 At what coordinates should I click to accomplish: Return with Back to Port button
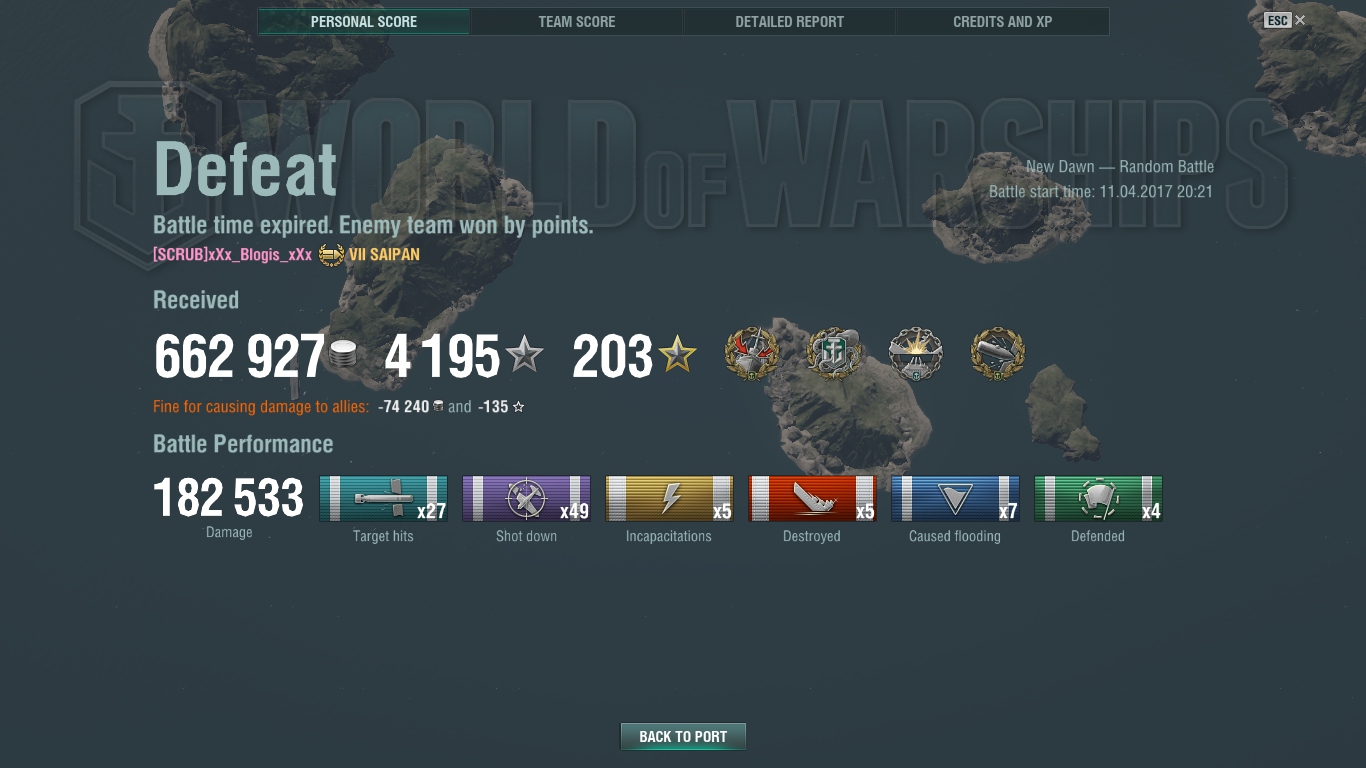683,737
